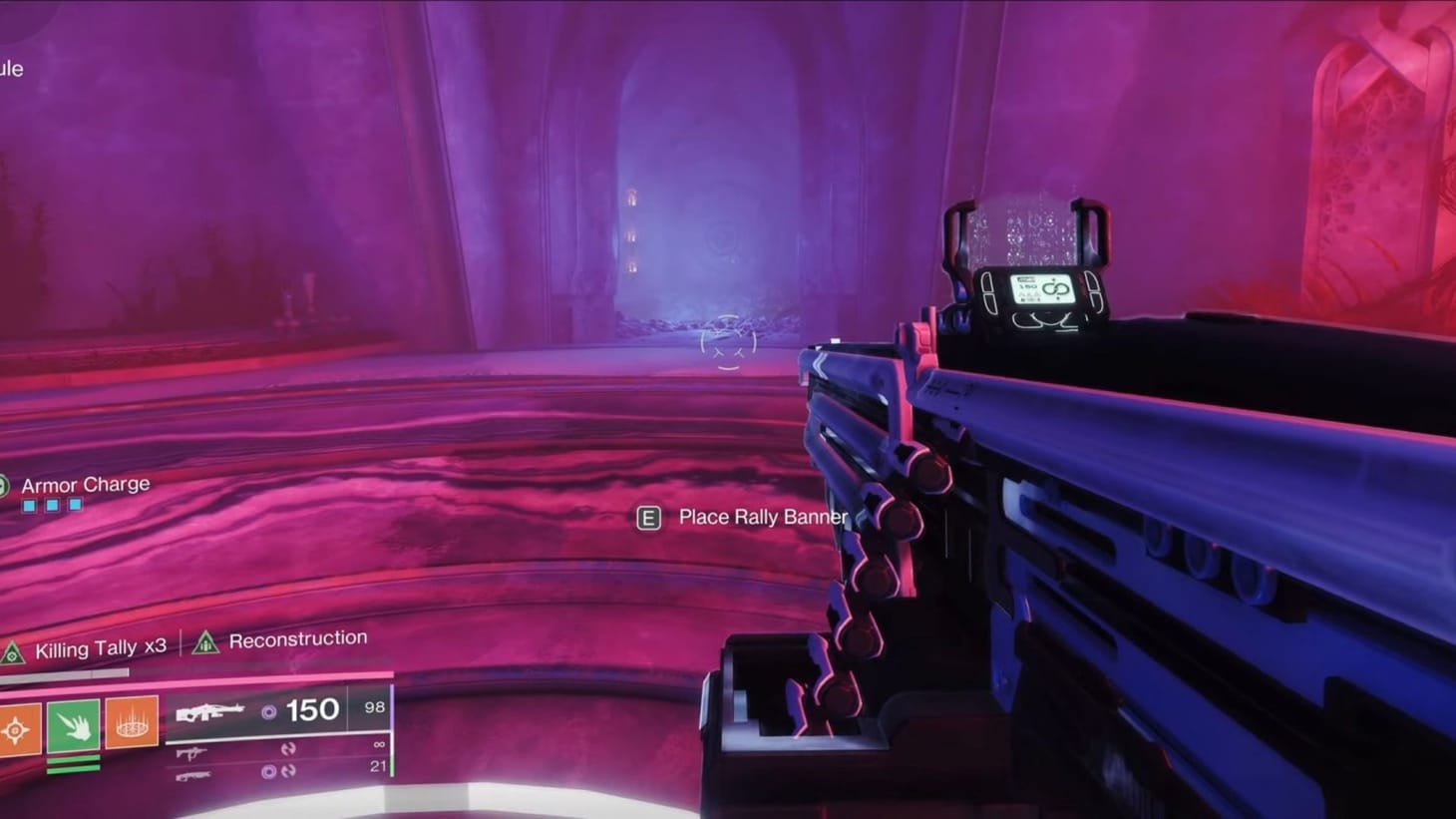Toggle the third Armor Charge blue square

[x=76, y=505]
